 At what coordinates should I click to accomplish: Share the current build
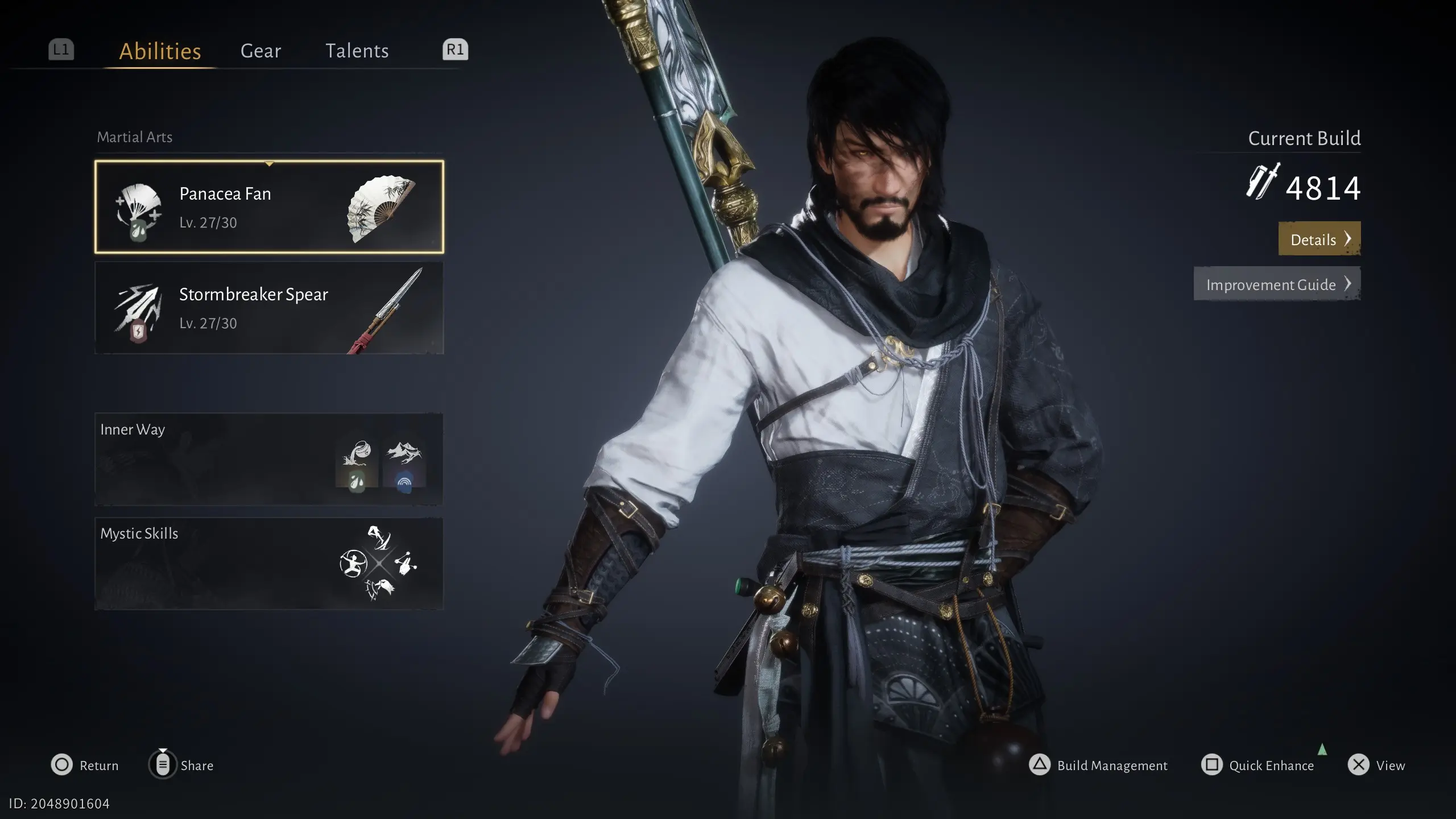click(x=181, y=765)
